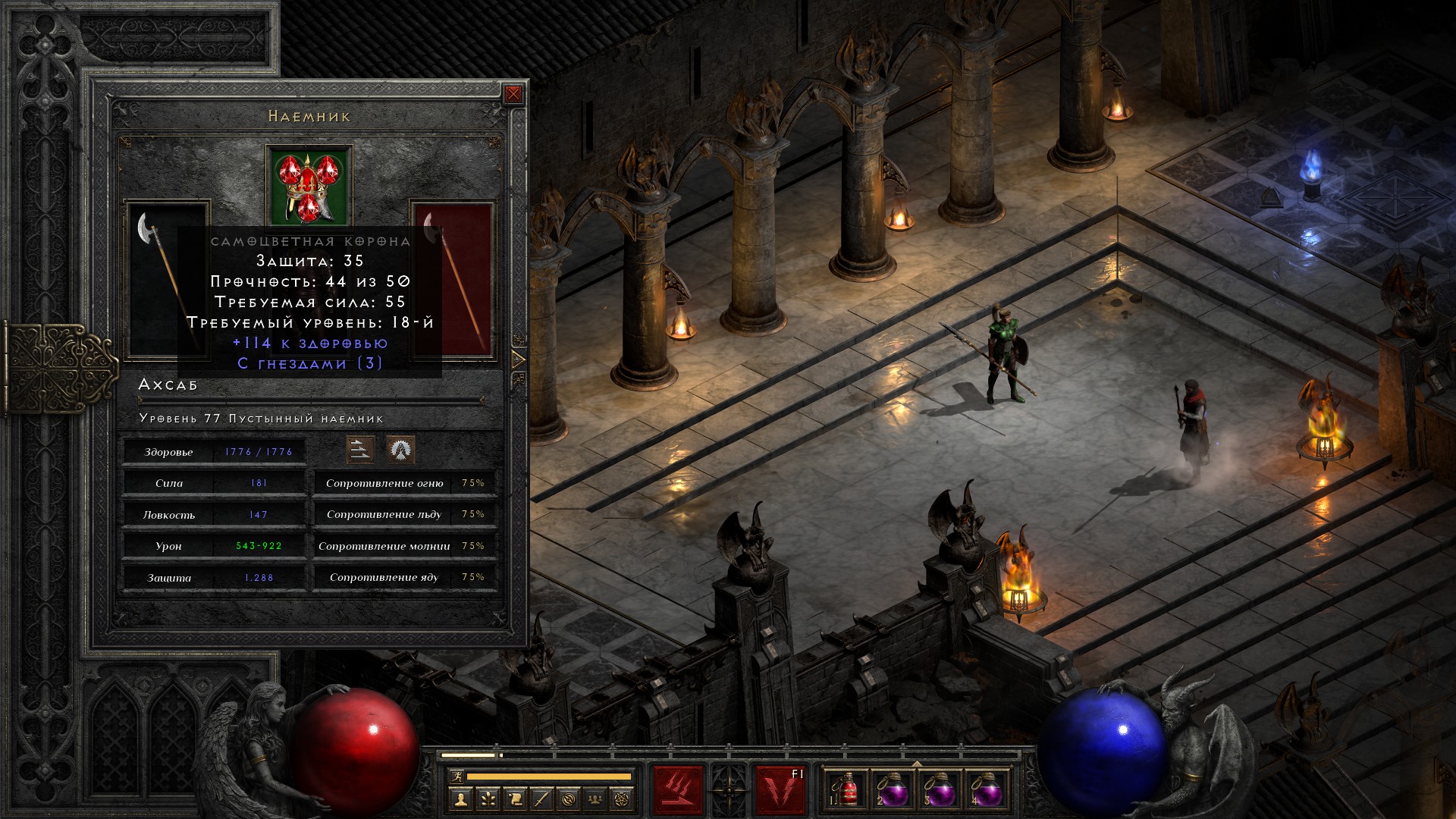Open the character sheet from the mini menu
1456x819 pixels.
point(460,799)
